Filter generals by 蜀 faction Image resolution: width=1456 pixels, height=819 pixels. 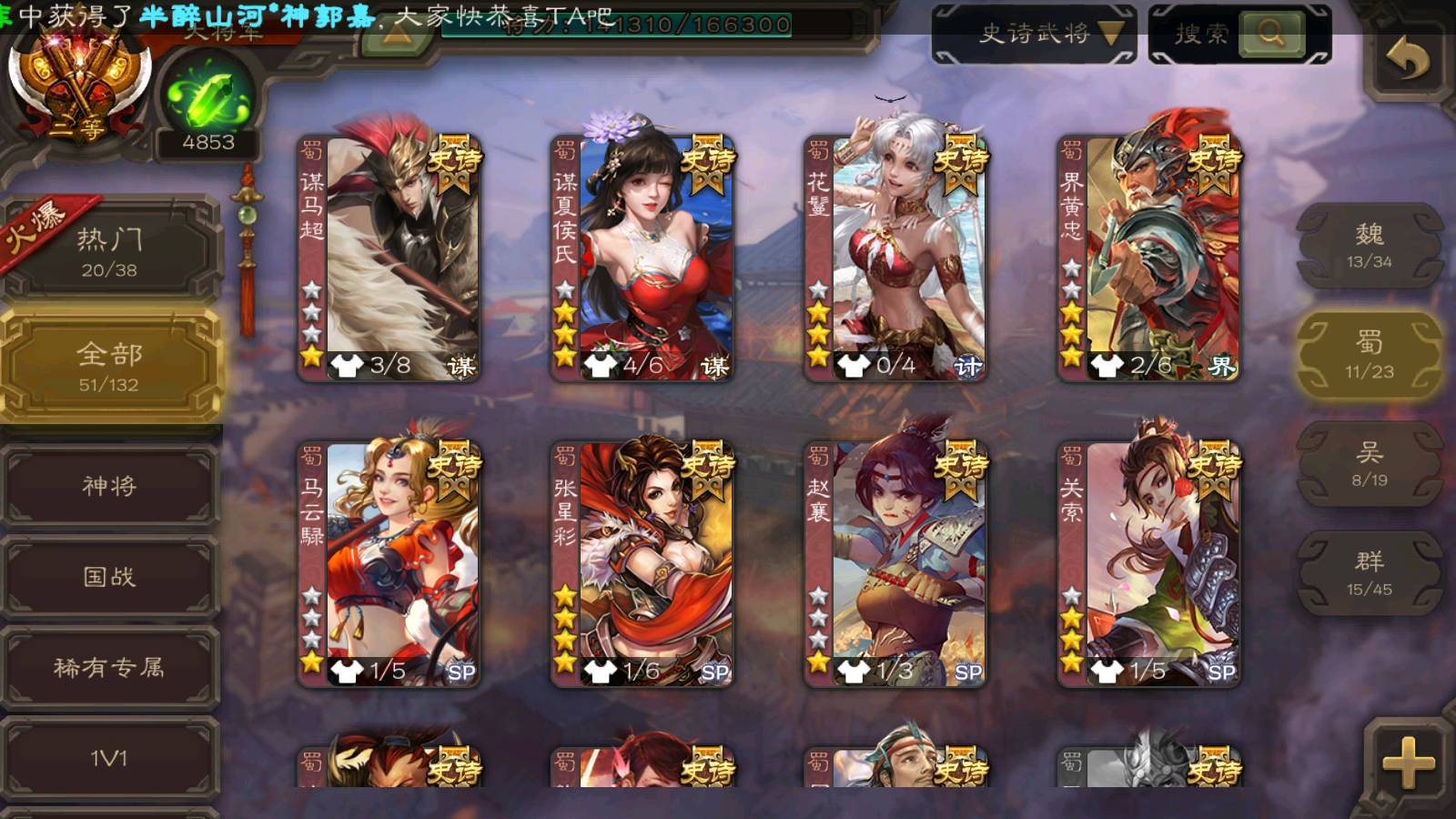pos(1369,355)
